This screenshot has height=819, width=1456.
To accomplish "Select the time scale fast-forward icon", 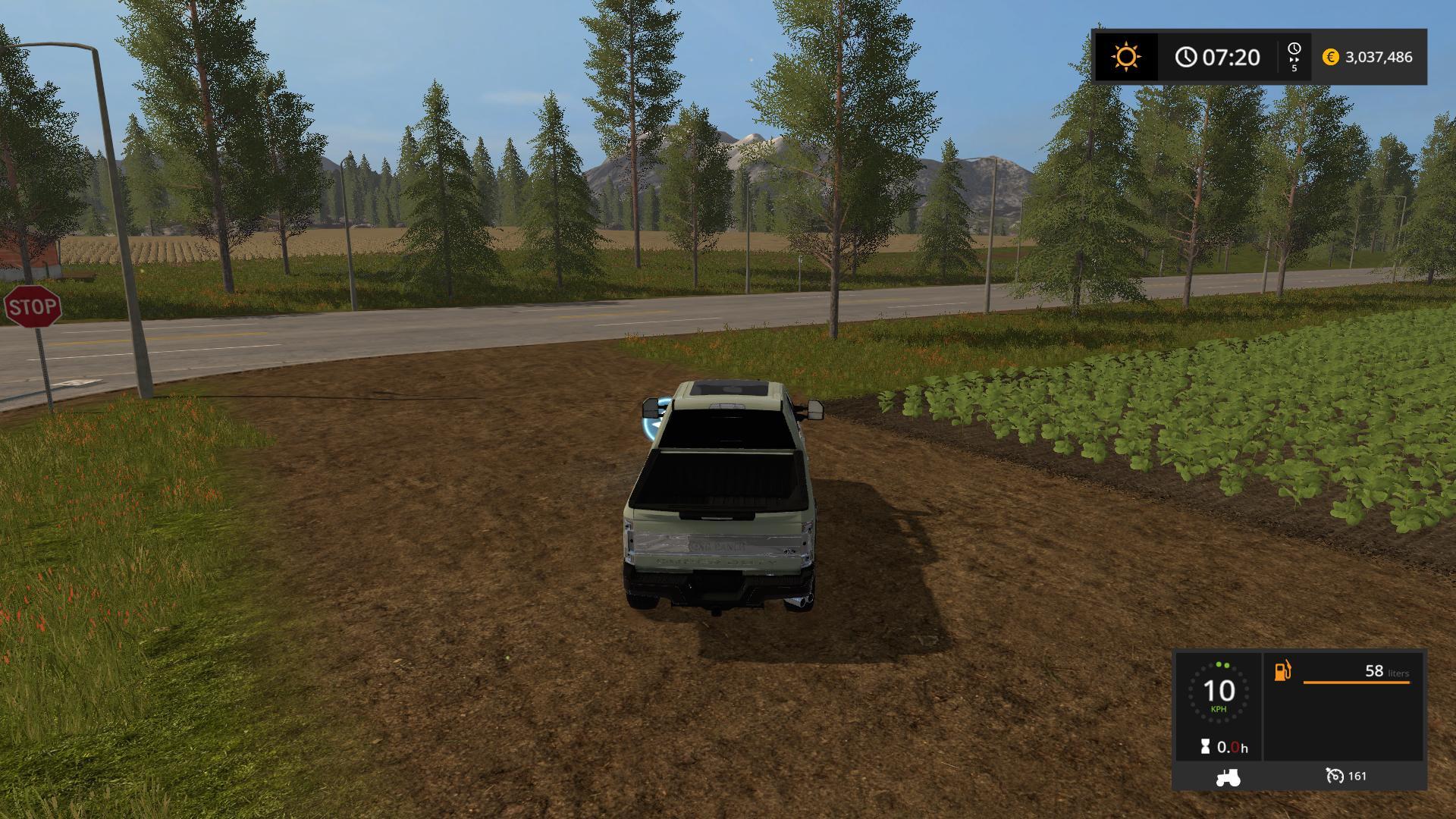I will point(1294,57).
